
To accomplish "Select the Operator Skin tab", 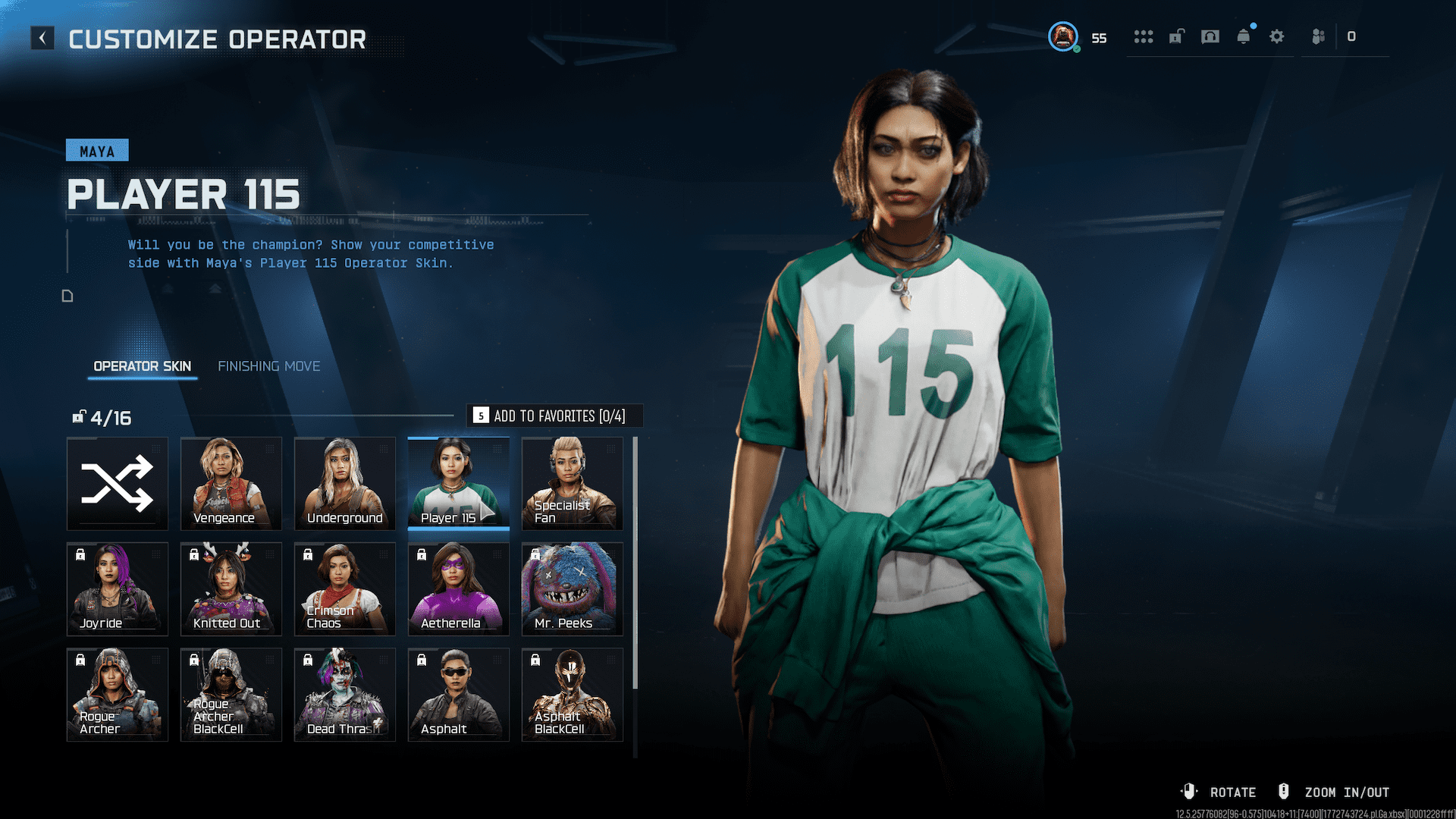I will click(142, 366).
